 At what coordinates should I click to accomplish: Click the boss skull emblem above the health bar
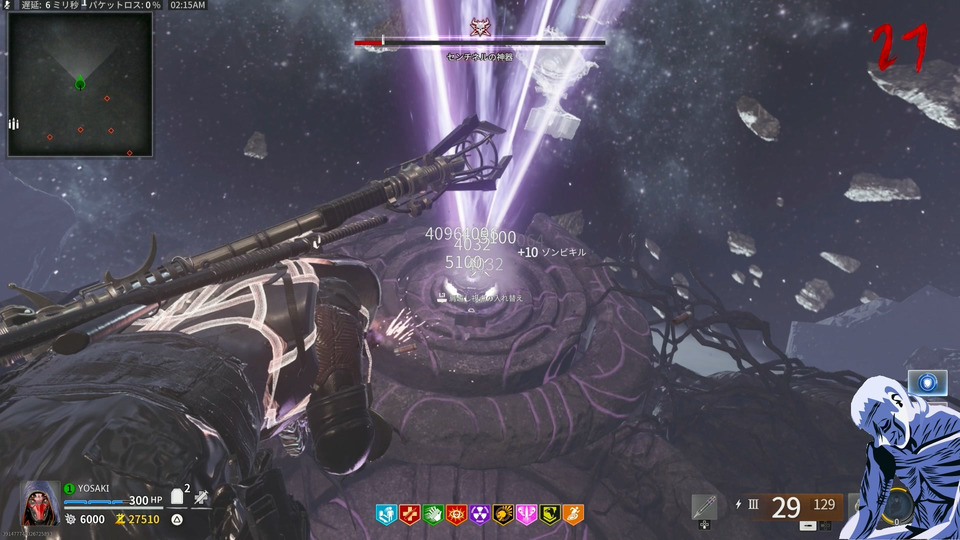tap(479, 26)
